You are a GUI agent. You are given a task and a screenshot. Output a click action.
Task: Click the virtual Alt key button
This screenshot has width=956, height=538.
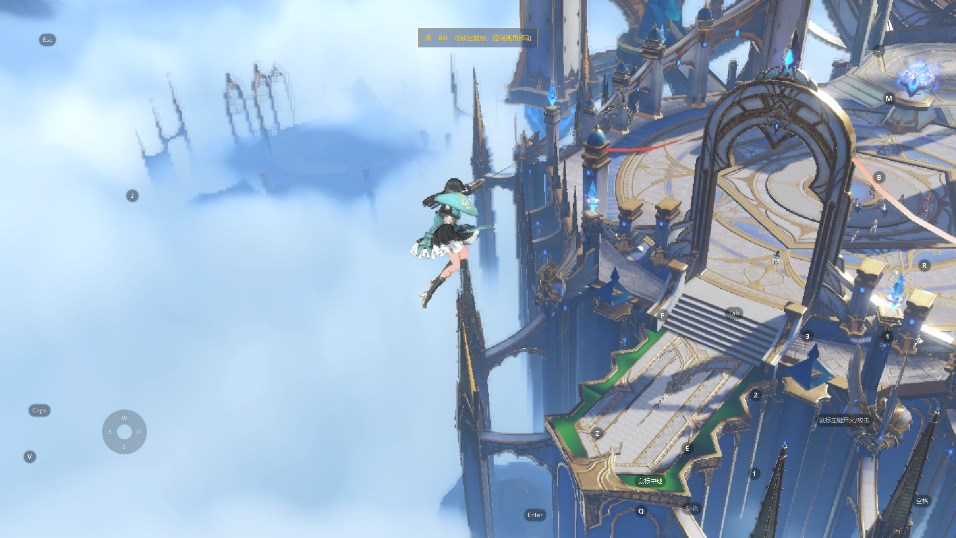click(x=736, y=313)
